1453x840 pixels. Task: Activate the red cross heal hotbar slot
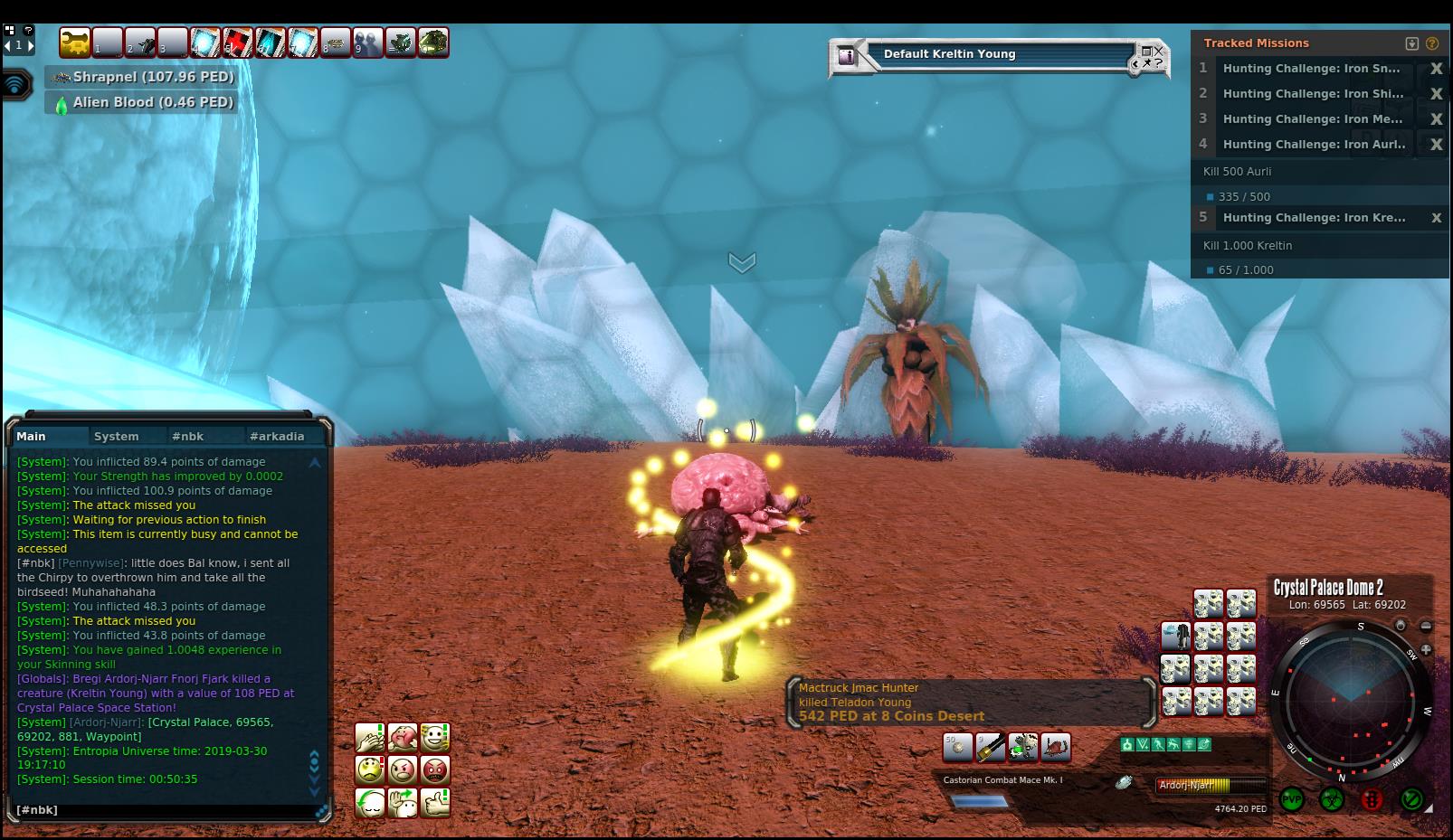coord(238,42)
